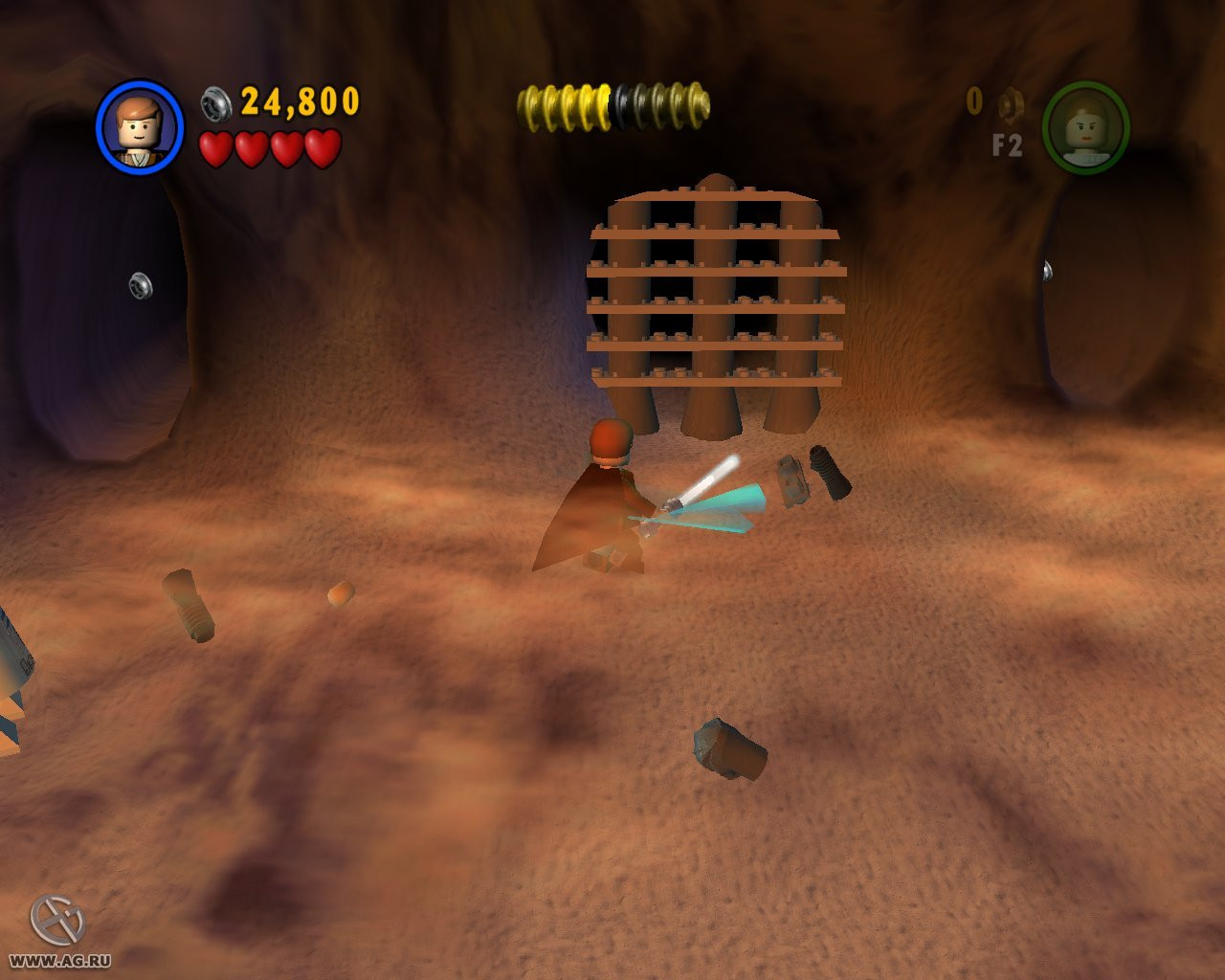Image resolution: width=1225 pixels, height=980 pixels.
Task: Toggle the third red heart indicator
Action: tap(286, 148)
